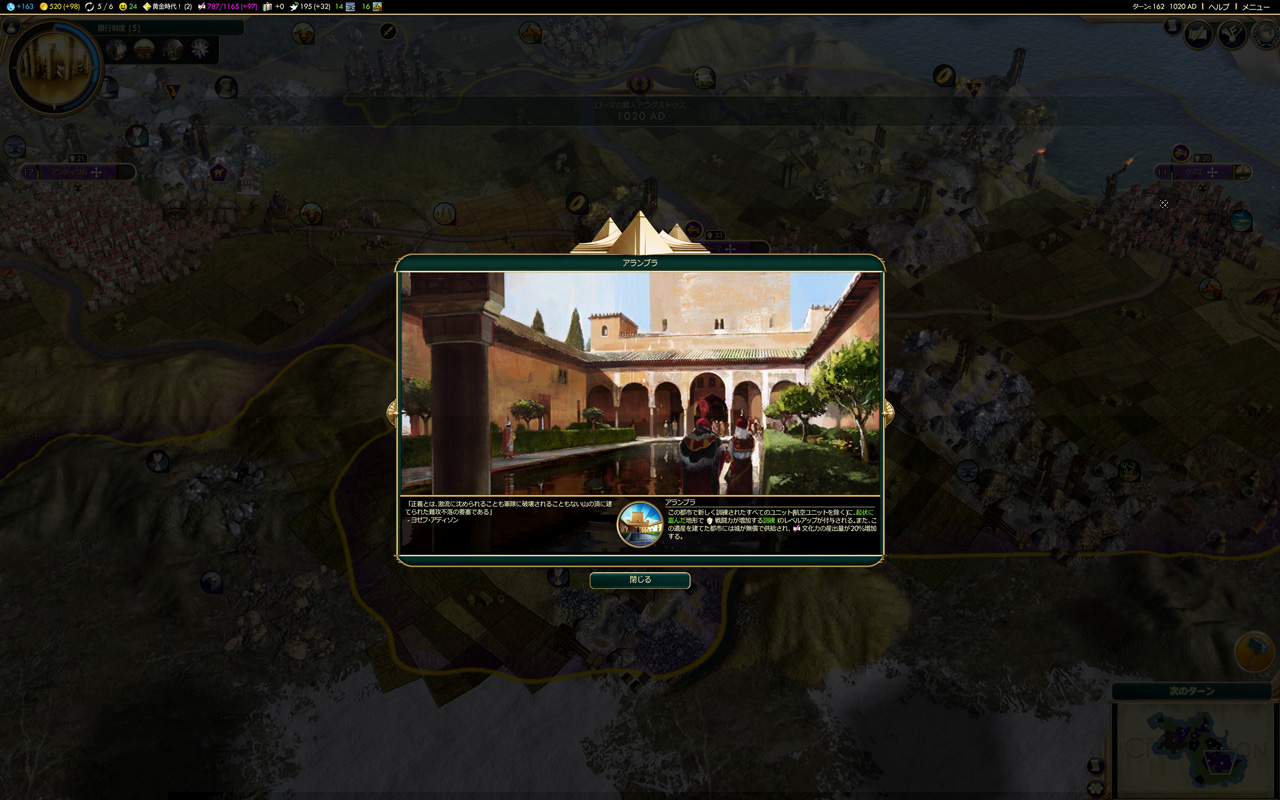This screenshot has width=1280, height=800.
Task: Click the 黄金時代 golden age indicator
Action: pyautogui.click(x=167, y=6)
